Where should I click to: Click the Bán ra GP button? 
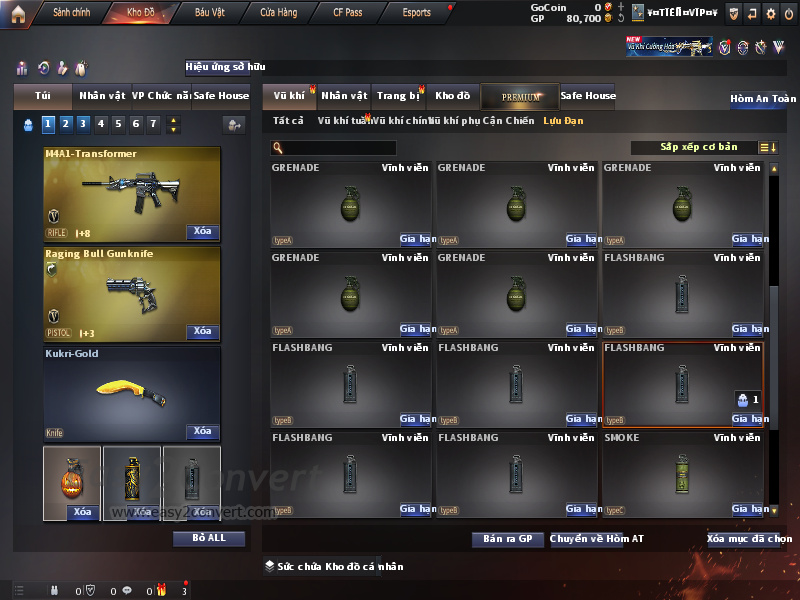pyautogui.click(x=507, y=539)
